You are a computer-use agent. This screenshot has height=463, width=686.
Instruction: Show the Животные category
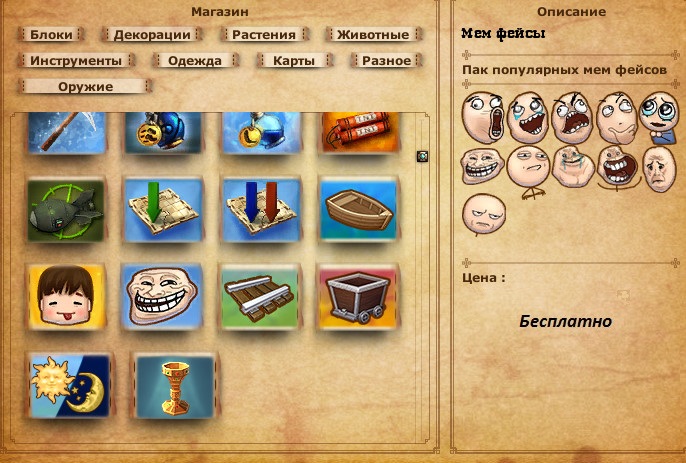click(x=373, y=34)
